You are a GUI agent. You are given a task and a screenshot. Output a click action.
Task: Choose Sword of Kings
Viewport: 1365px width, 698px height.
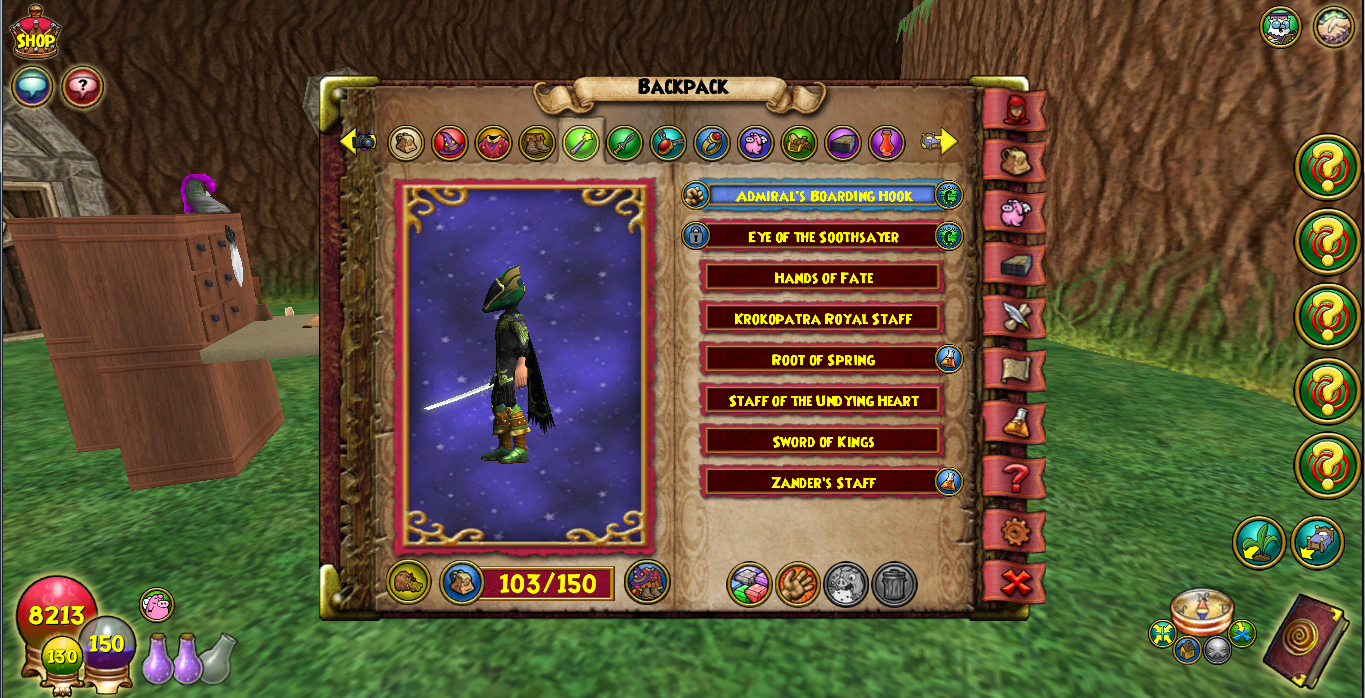click(823, 442)
